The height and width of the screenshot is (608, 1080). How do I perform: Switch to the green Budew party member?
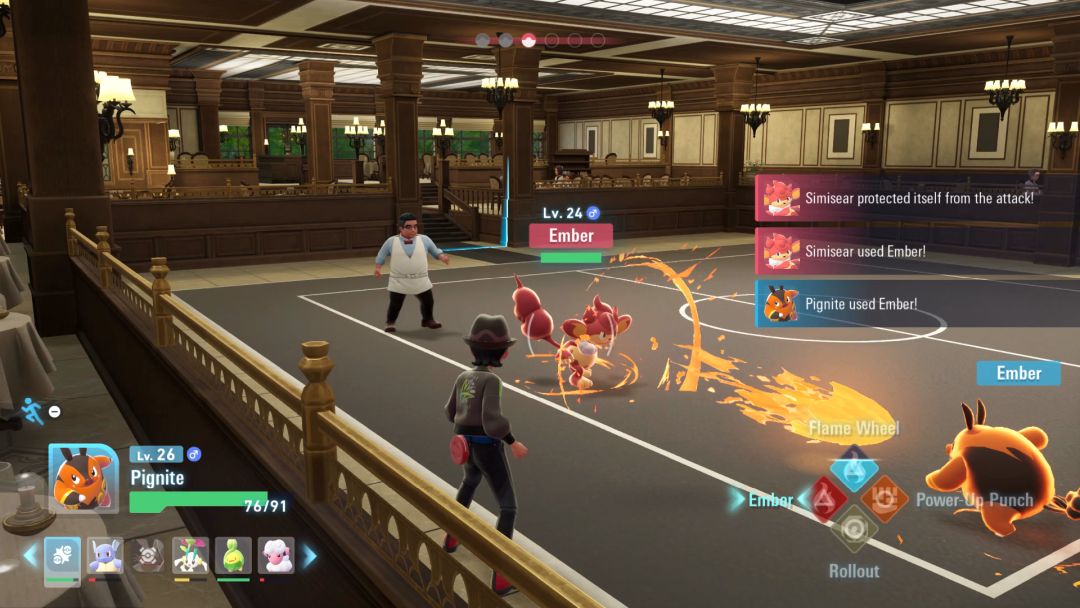[x=233, y=556]
